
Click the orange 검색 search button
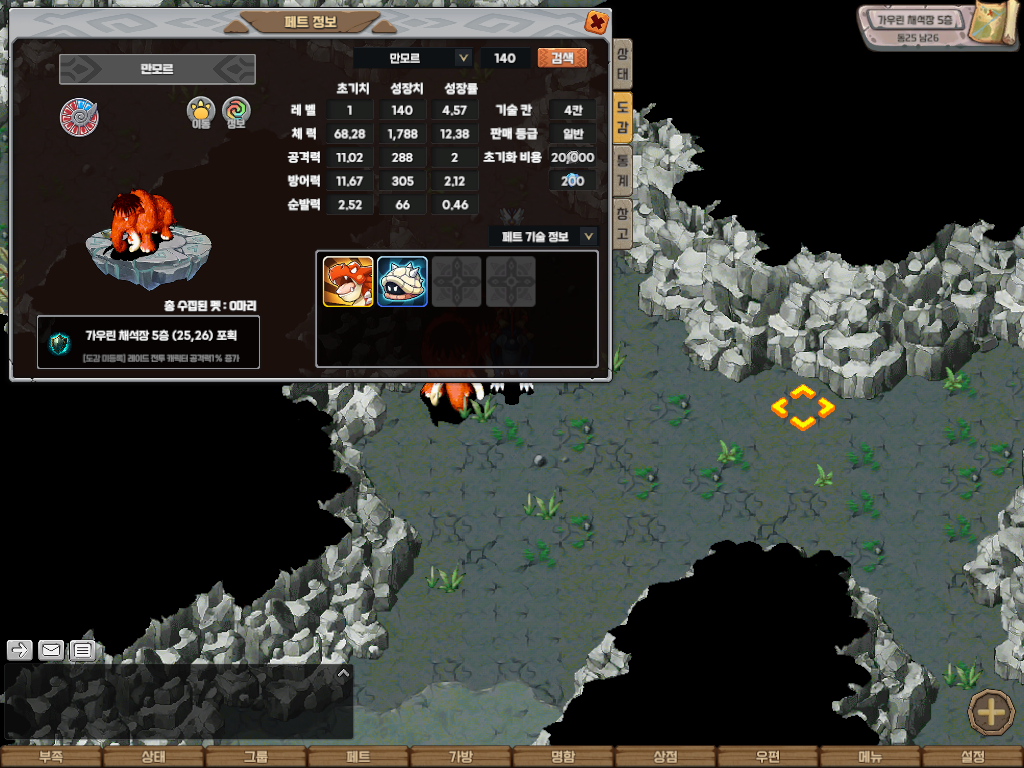(x=562, y=58)
